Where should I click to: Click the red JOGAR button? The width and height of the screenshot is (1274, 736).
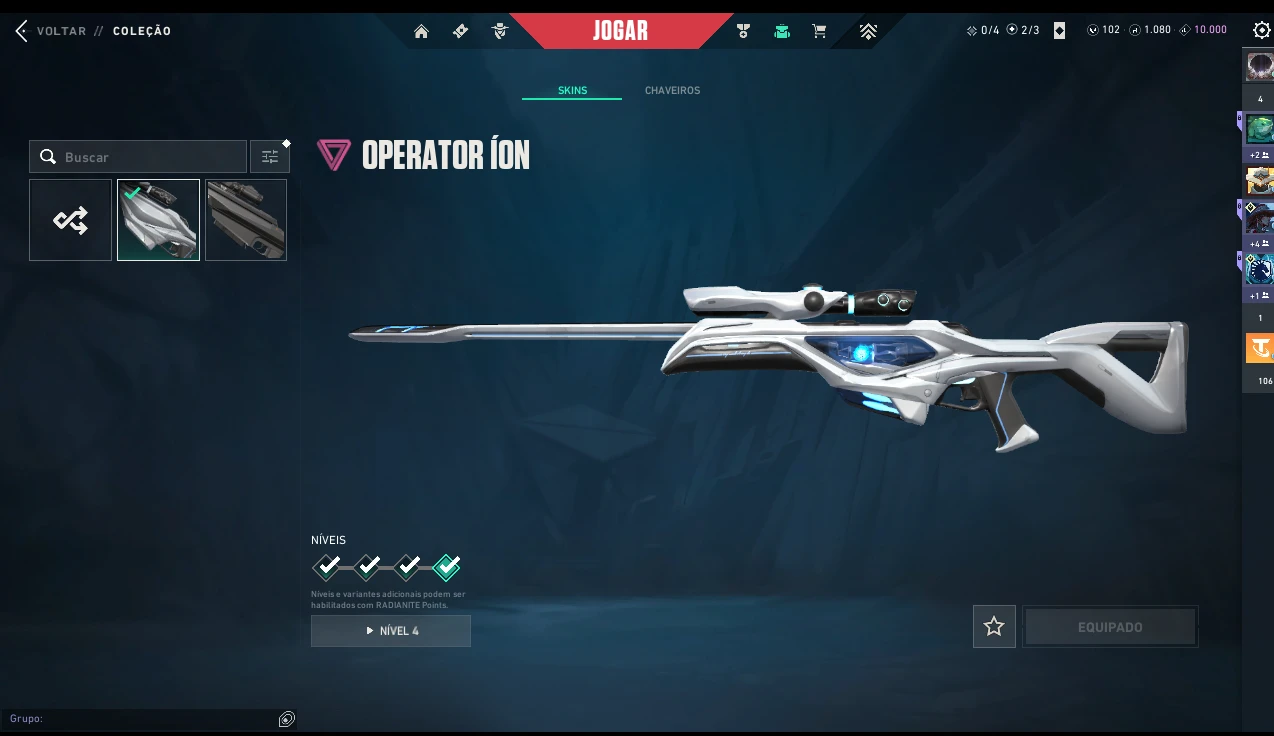click(620, 30)
